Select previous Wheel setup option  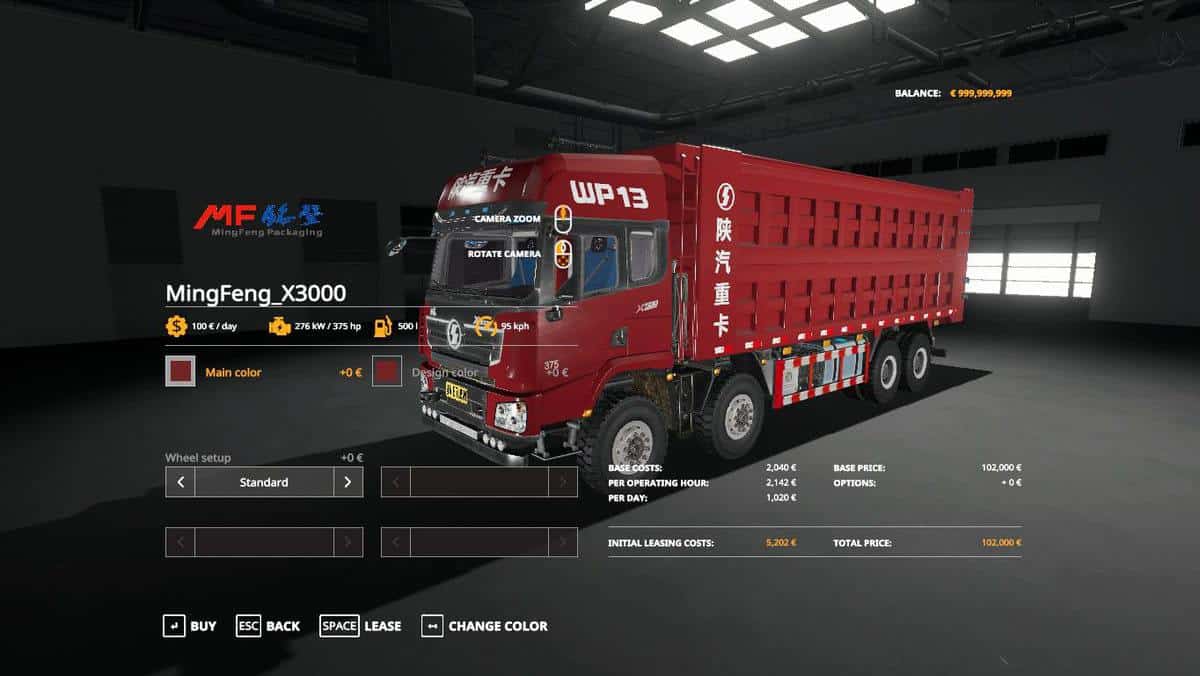180,482
